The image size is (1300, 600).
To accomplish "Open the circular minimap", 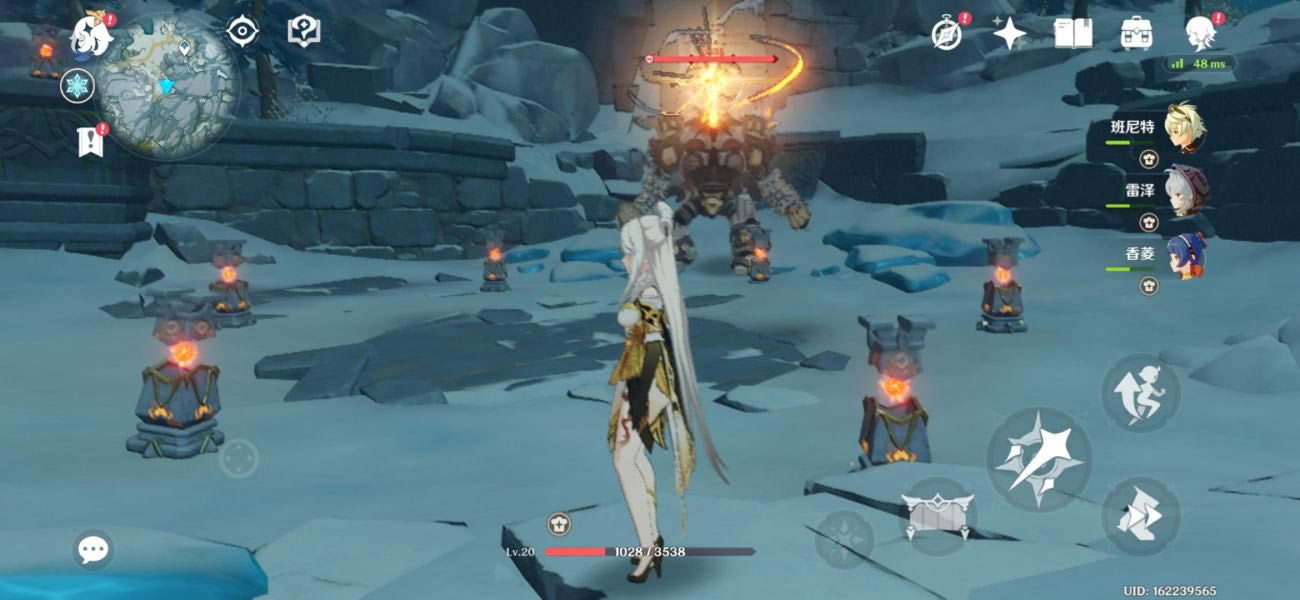I will [170, 85].
